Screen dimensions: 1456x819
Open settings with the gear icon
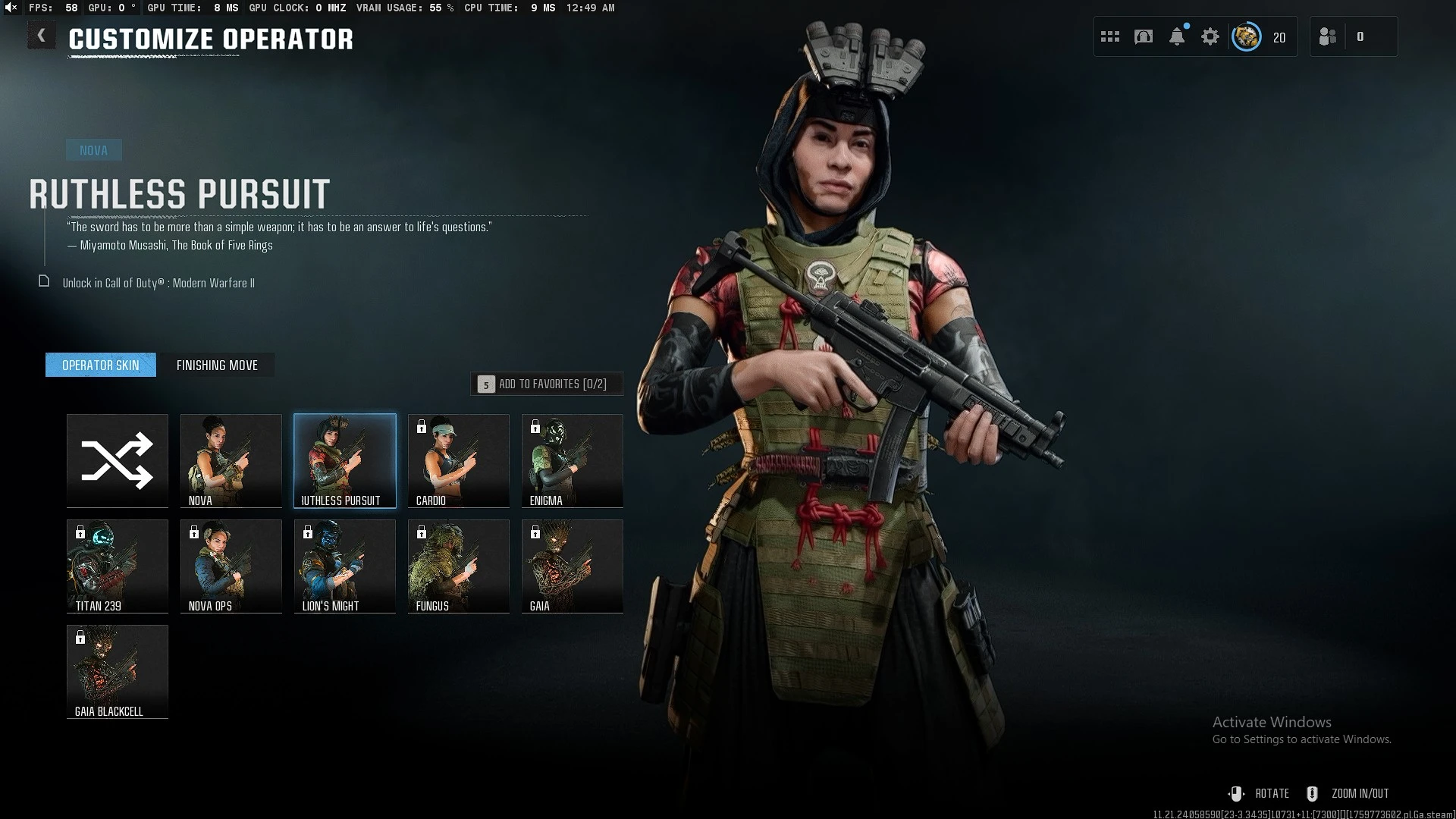[x=1210, y=36]
